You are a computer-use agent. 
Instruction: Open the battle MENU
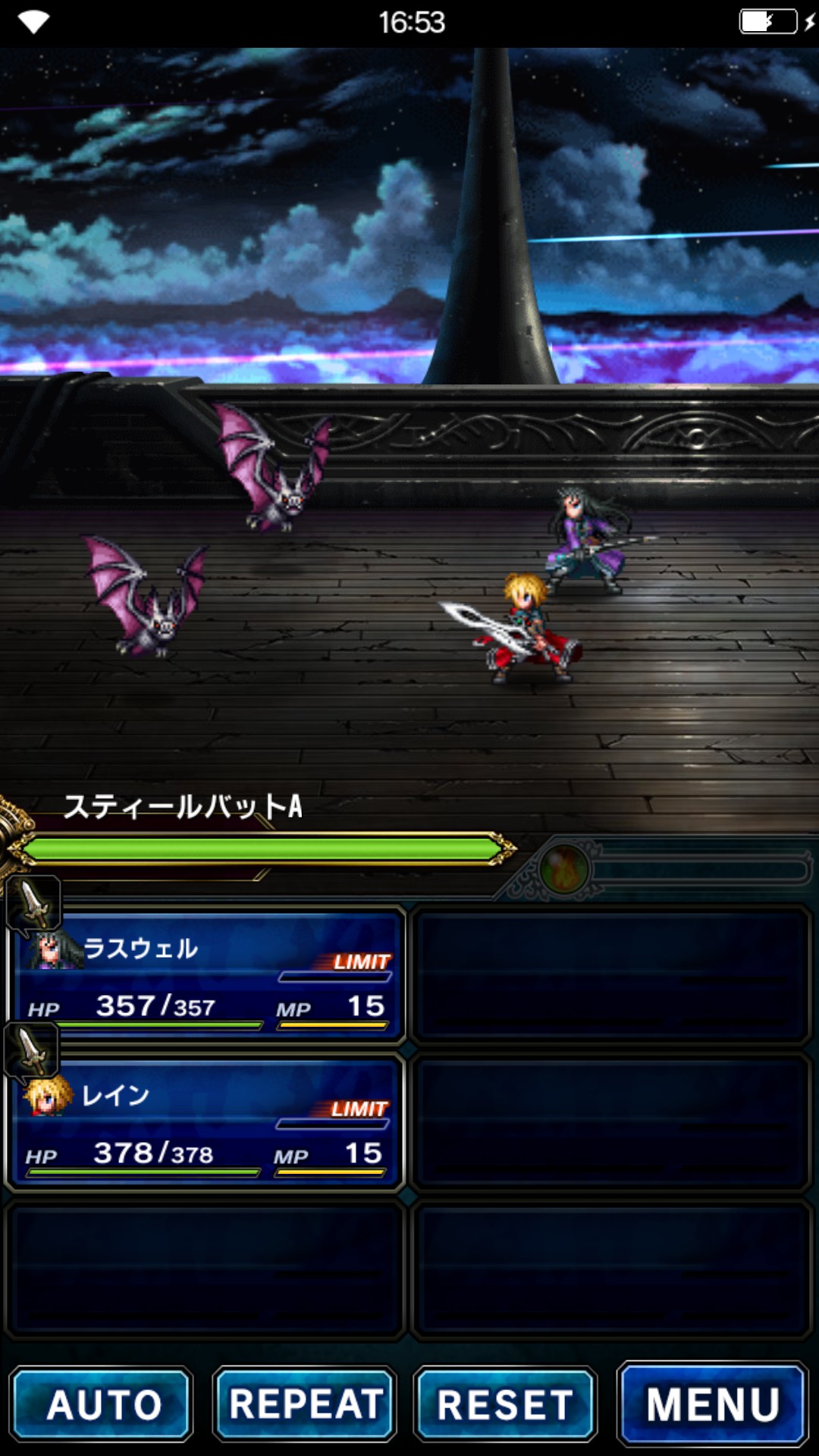coord(713,1404)
